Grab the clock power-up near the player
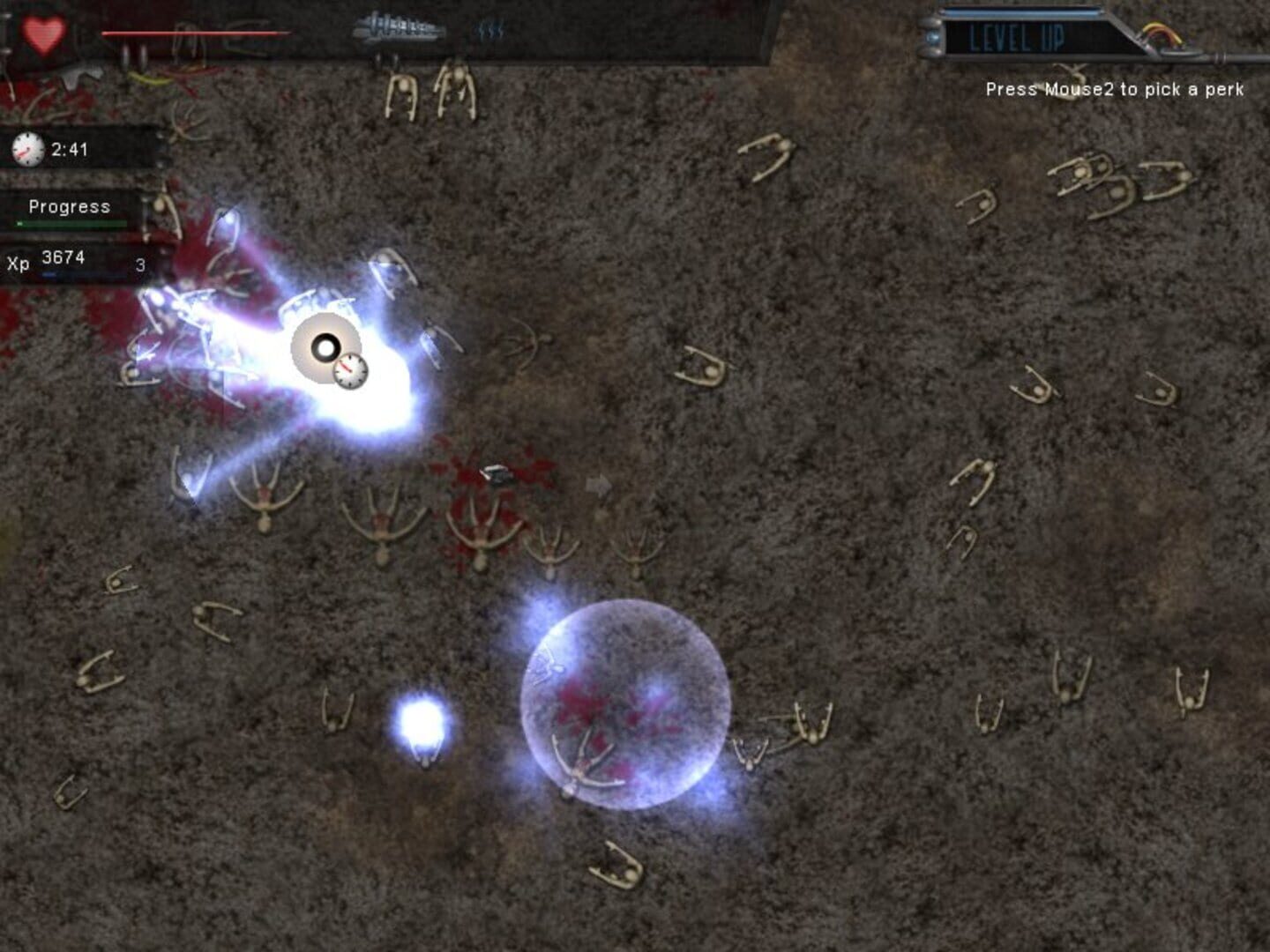This screenshot has height=952, width=1270. click(352, 370)
